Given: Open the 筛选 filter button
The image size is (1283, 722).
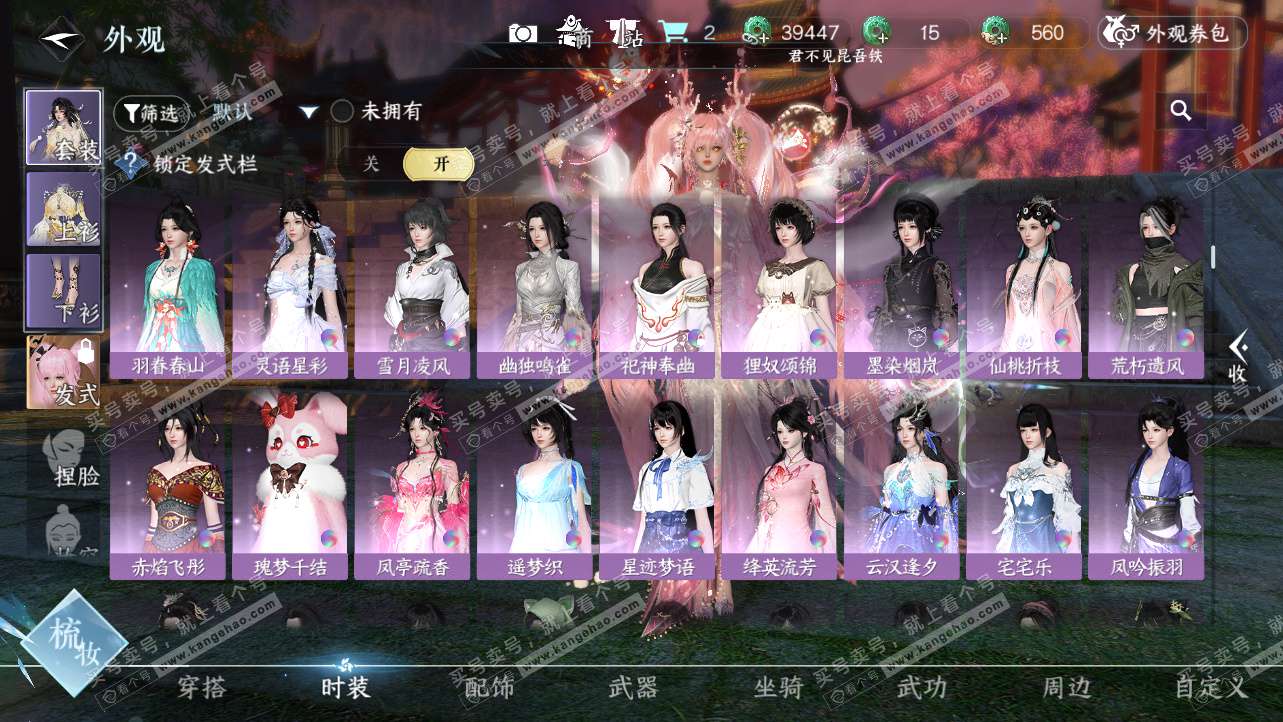Looking at the screenshot, I should tap(150, 112).
